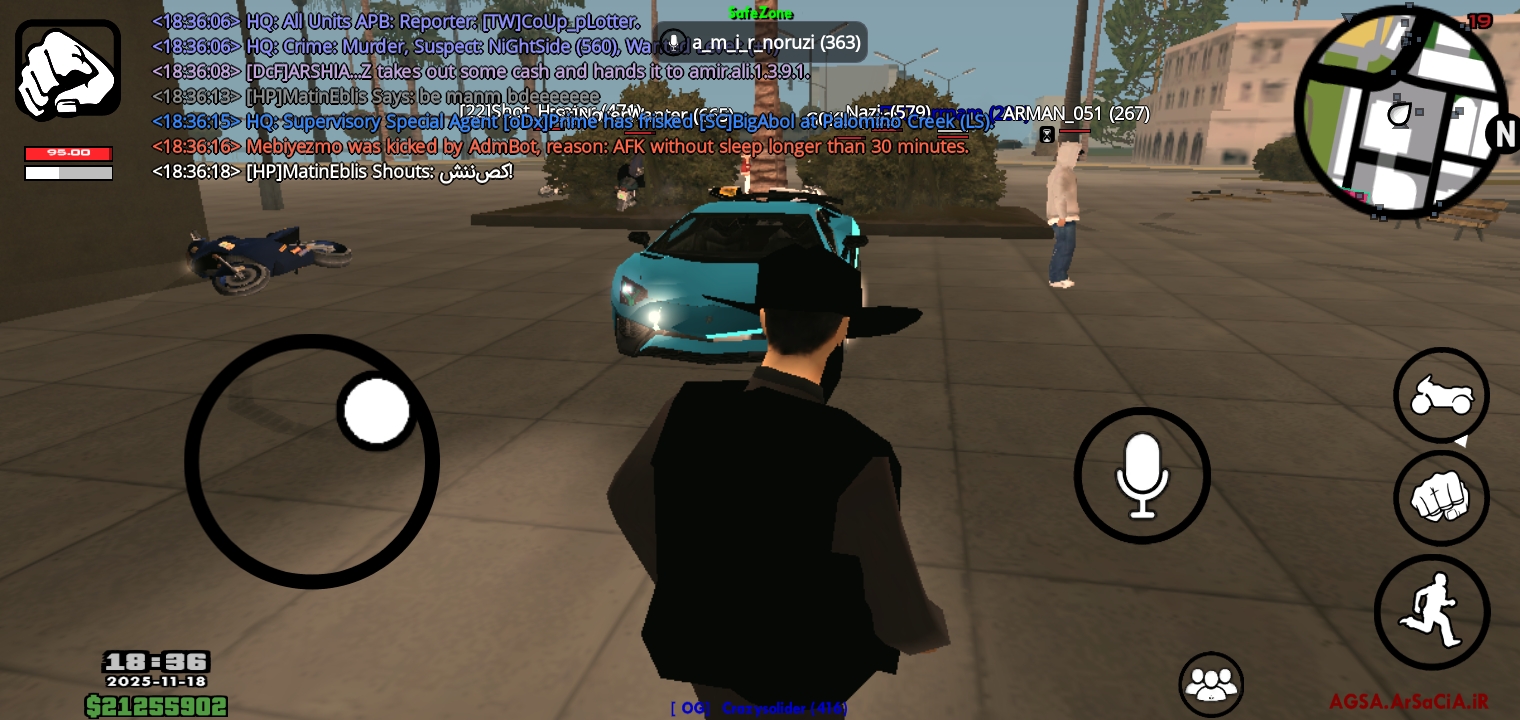Open the players group icon
Image resolution: width=1520 pixels, height=720 pixels.
point(1212,685)
